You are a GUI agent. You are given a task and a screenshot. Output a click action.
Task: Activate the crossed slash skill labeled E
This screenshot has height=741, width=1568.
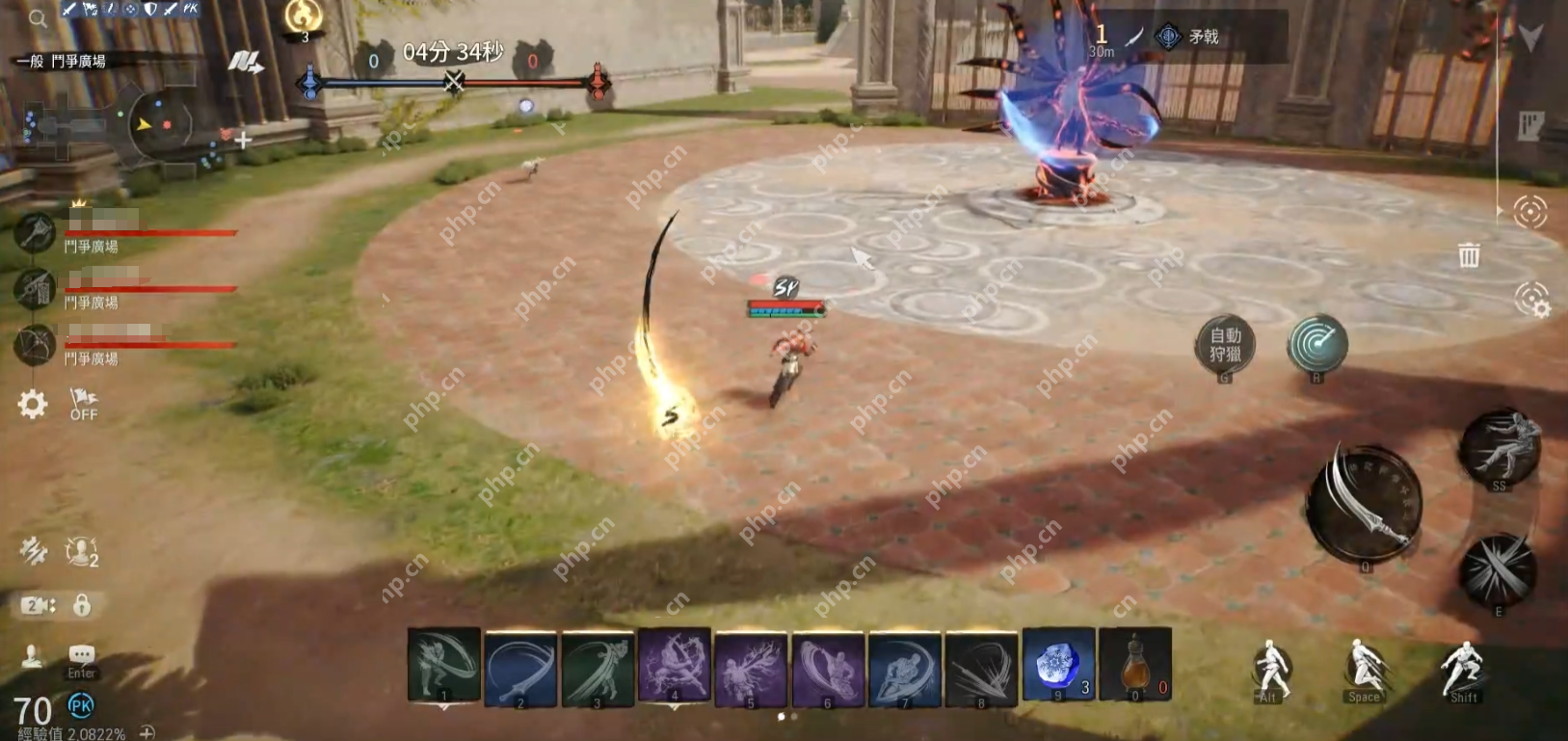point(1498,569)
